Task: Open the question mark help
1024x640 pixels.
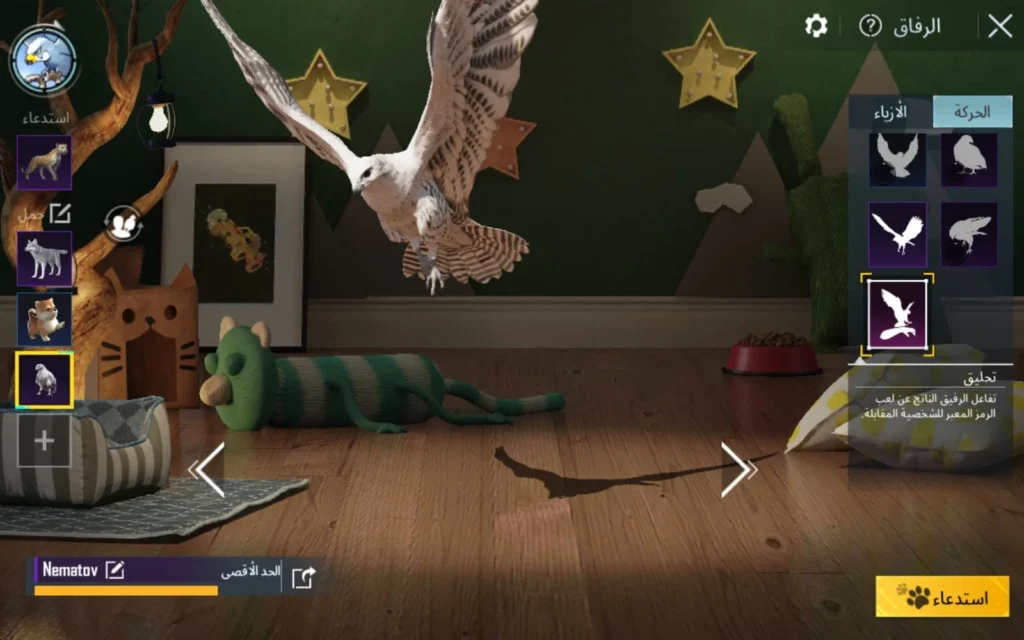Action: (x=870, y=26)
